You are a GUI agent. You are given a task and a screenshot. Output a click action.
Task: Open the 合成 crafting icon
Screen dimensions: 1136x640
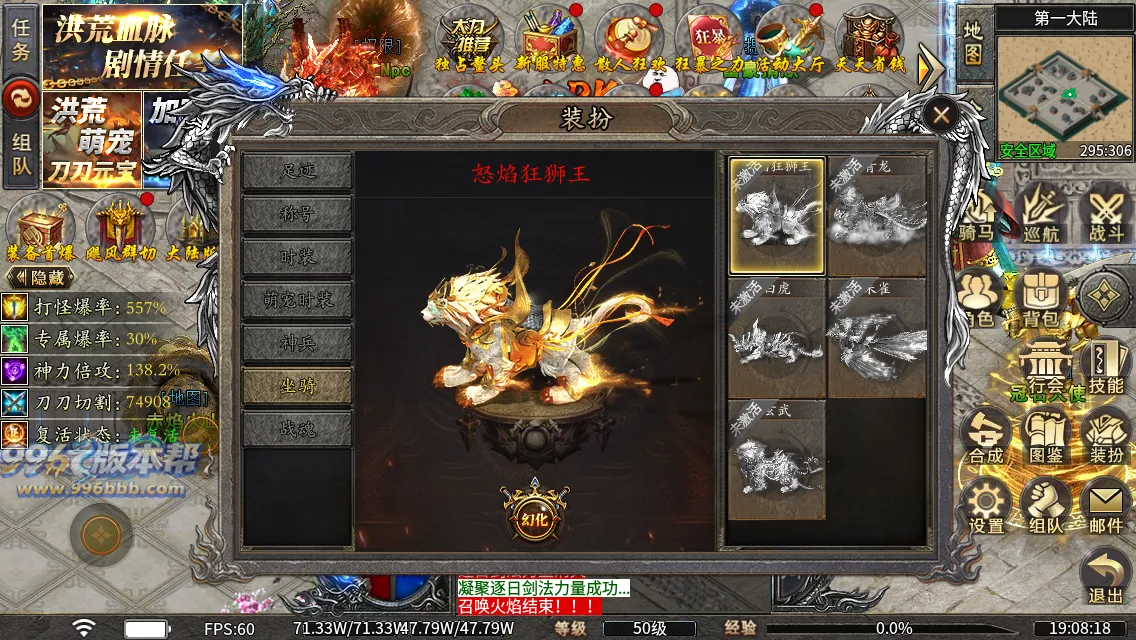[x=986, y=437]
